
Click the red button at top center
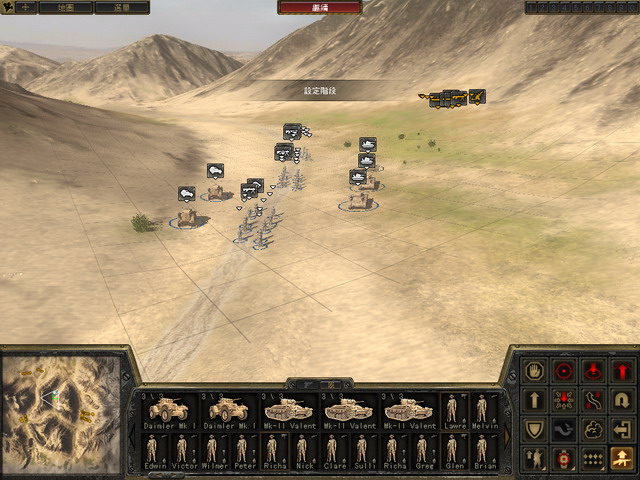[319, 7]
